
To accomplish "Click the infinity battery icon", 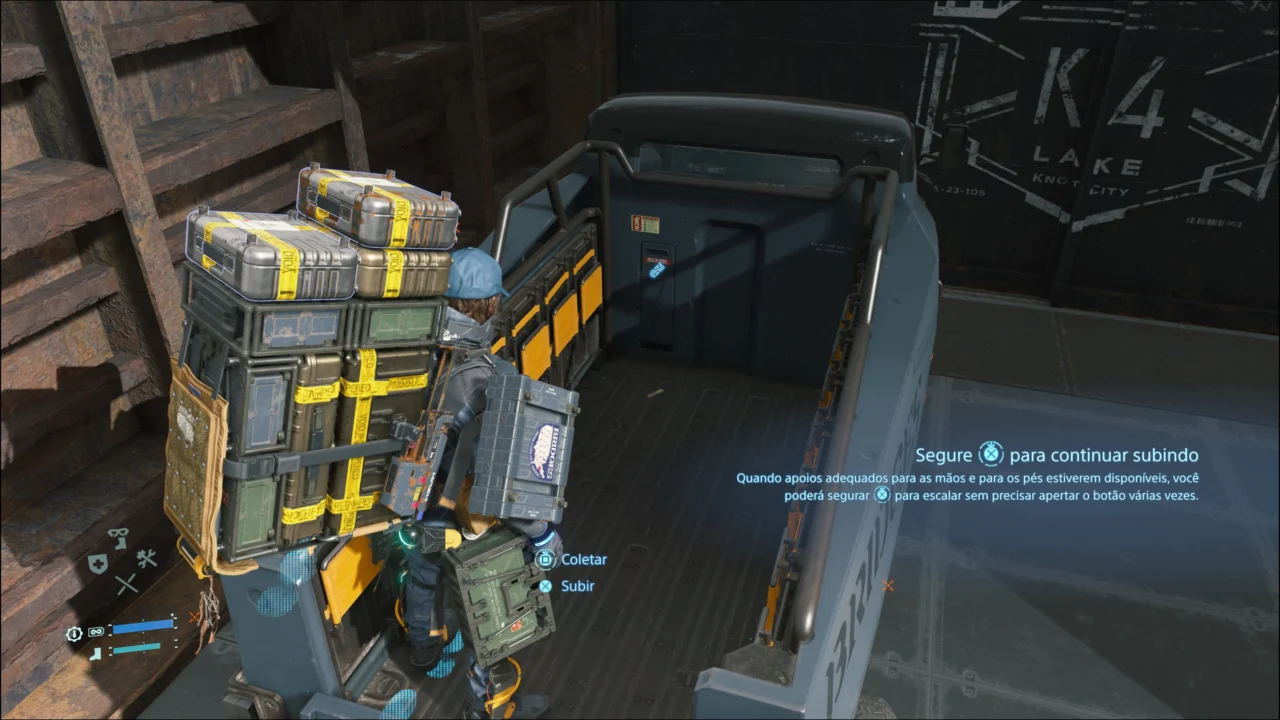I will tap(96, 632).
